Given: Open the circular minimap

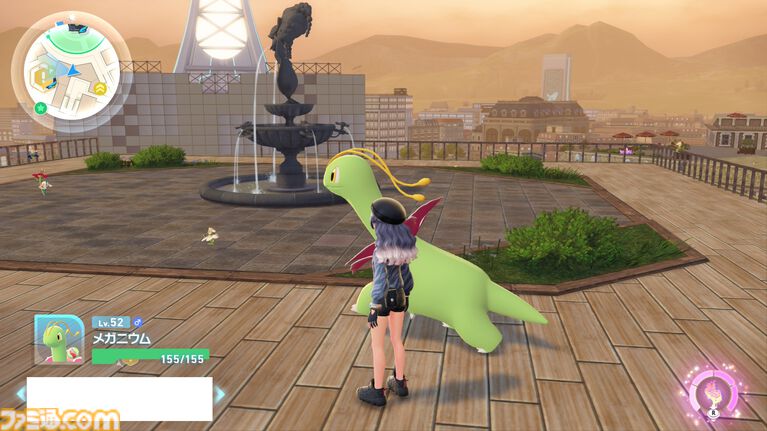Looking at the screenshot, I should tap(71, 71).
